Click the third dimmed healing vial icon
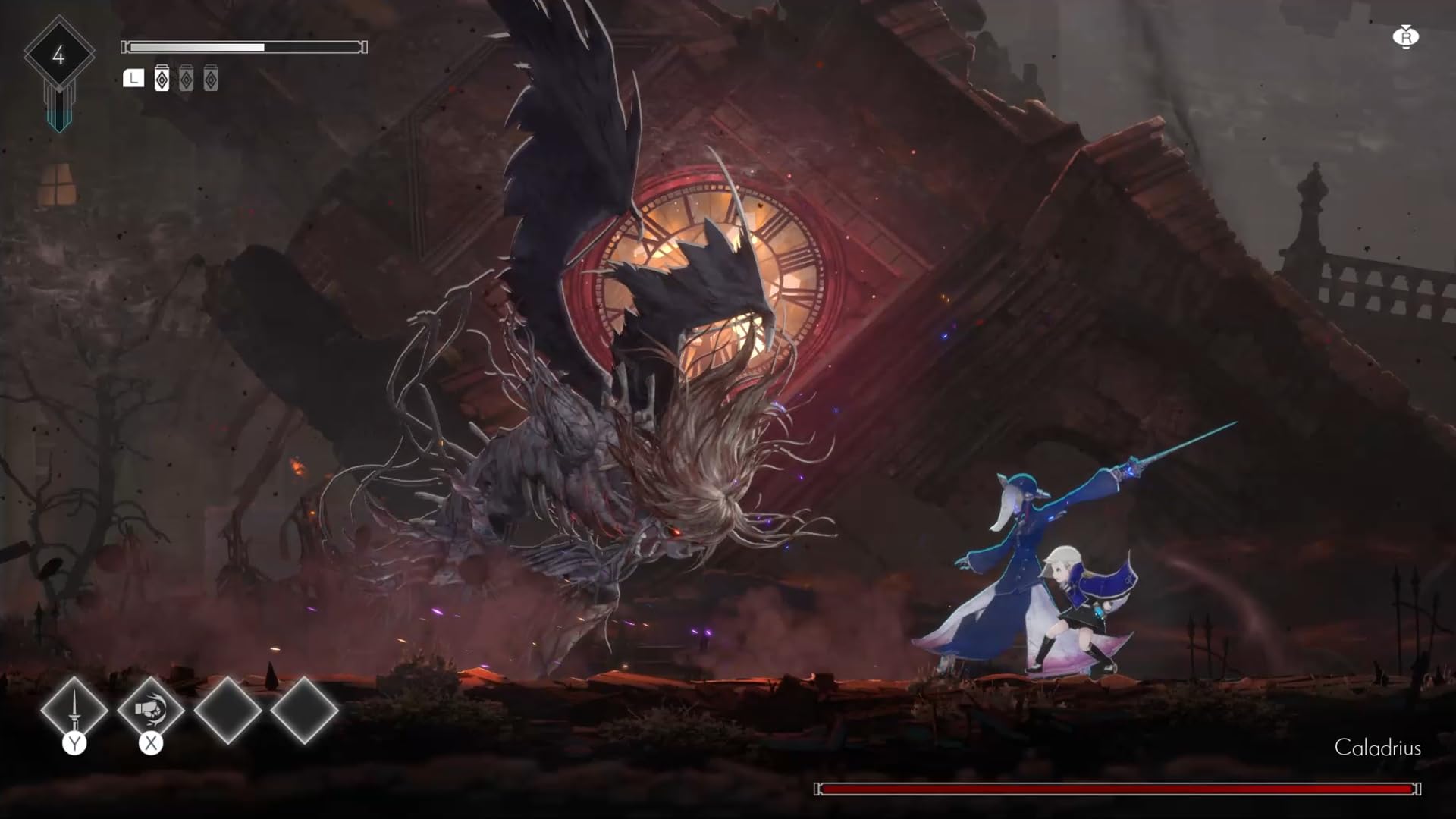The height and width of the screenshot is (819, 1456). pyautogui.click(x=211, y=78)
